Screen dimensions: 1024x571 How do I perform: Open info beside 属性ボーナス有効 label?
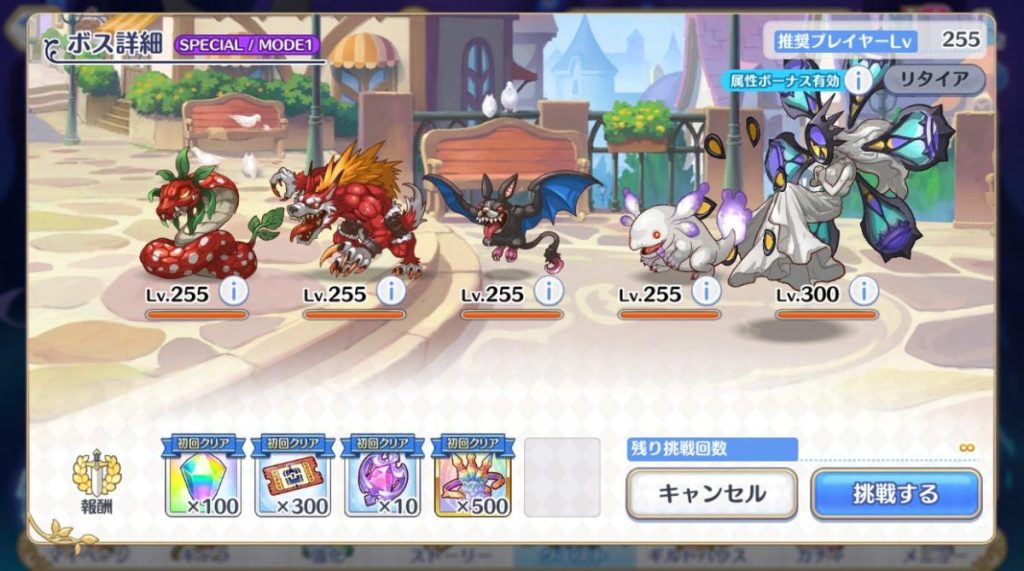858,79
